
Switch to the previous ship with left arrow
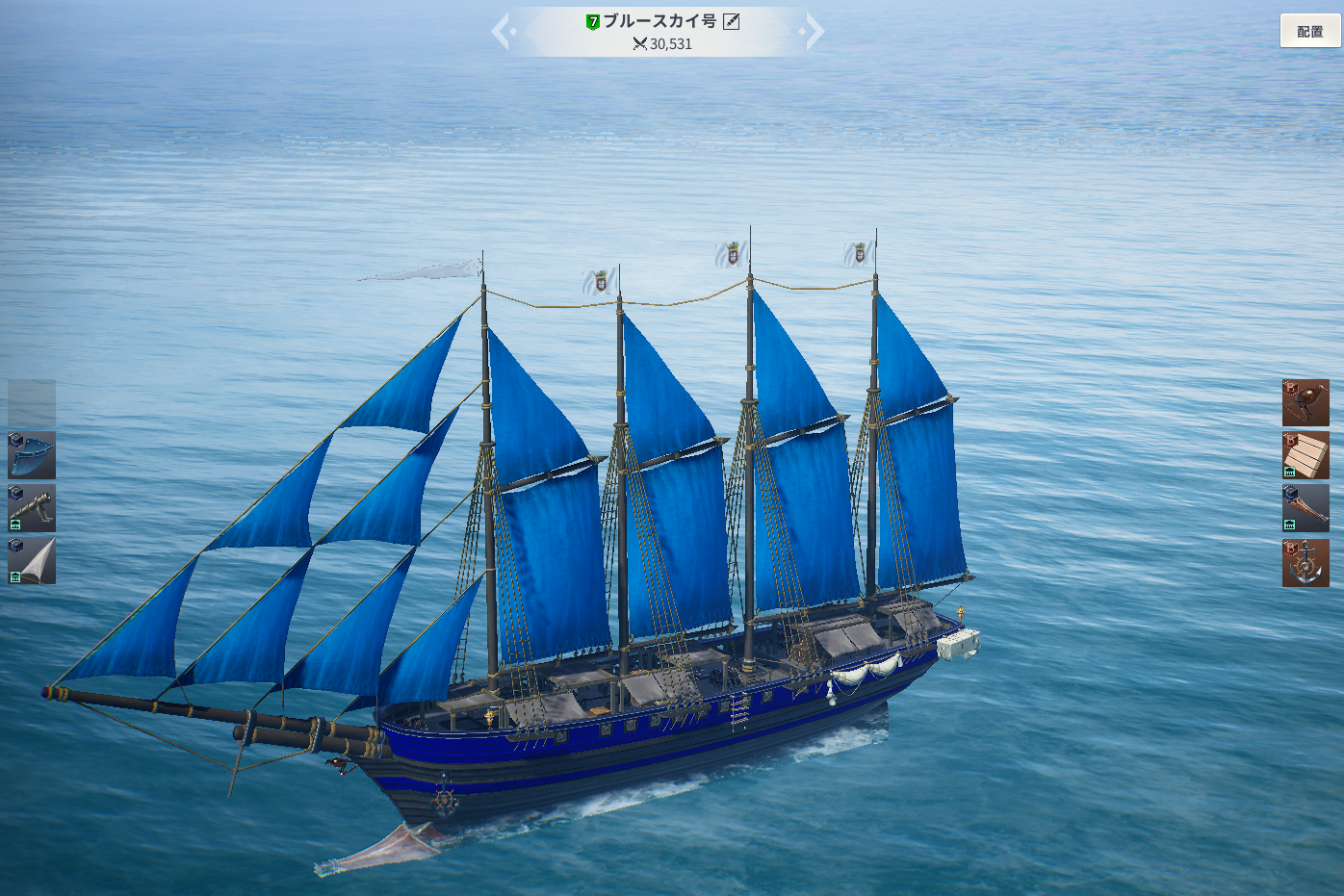pos(502,31)
